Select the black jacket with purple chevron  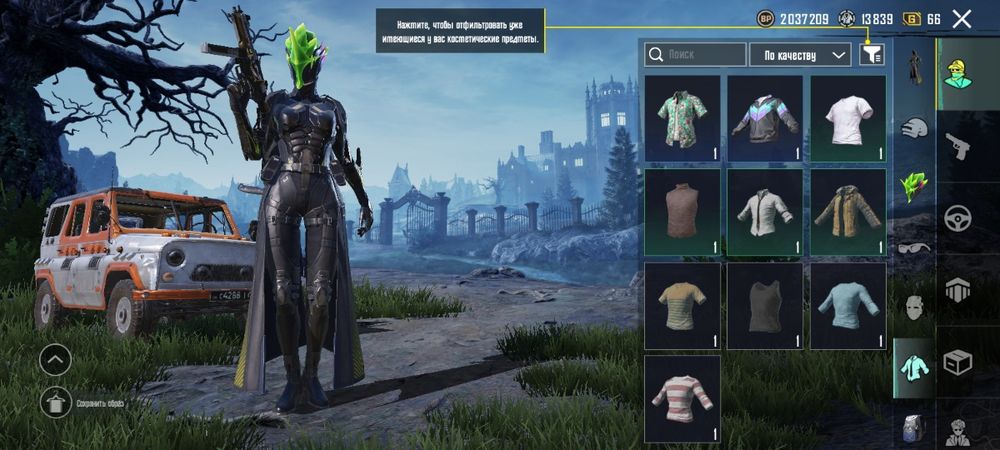(765, 119)
